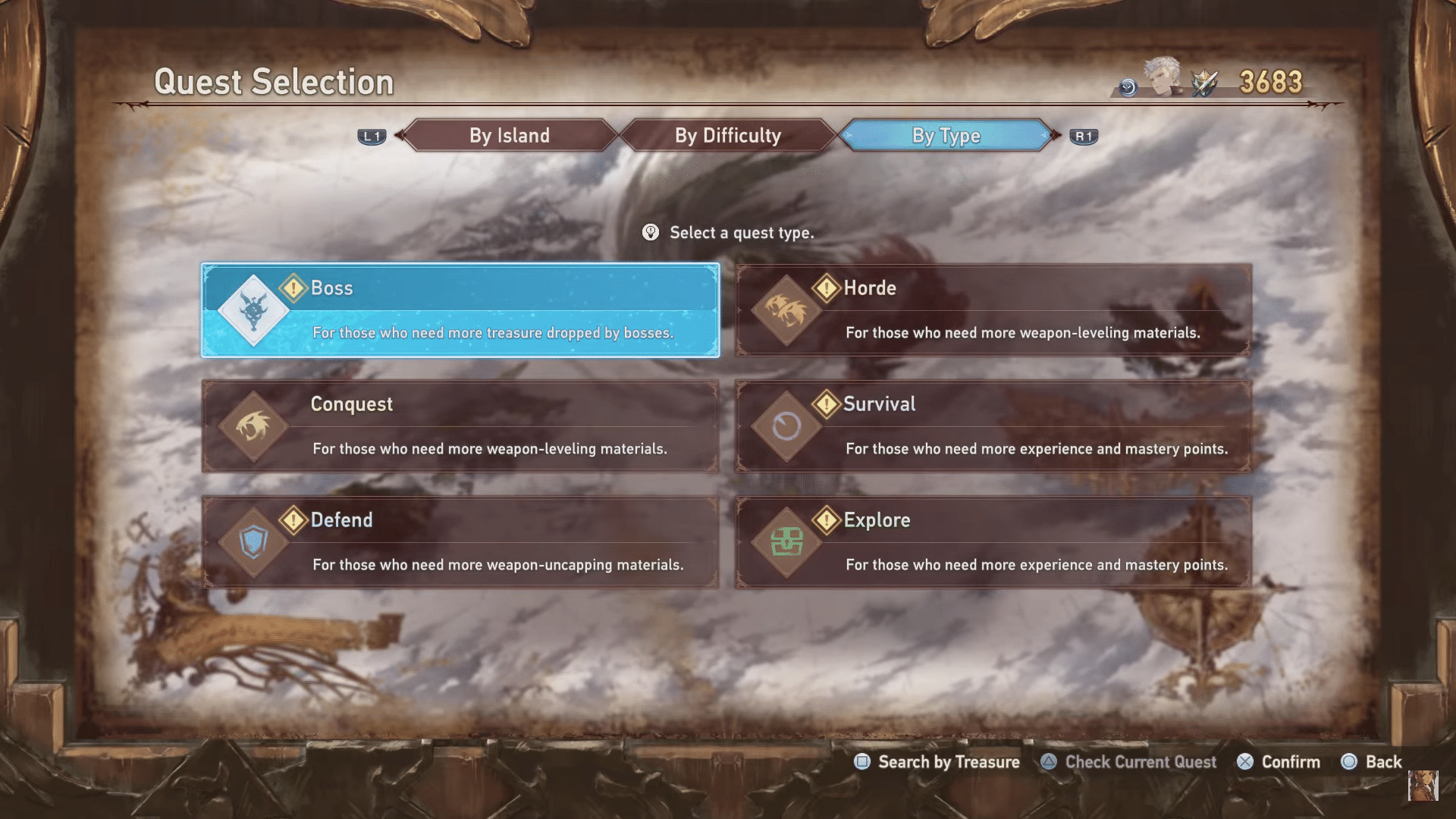Click the Explore treasure chest icon
The image size is (1456, 819).
pyautogui.click(x=786, y=542)
